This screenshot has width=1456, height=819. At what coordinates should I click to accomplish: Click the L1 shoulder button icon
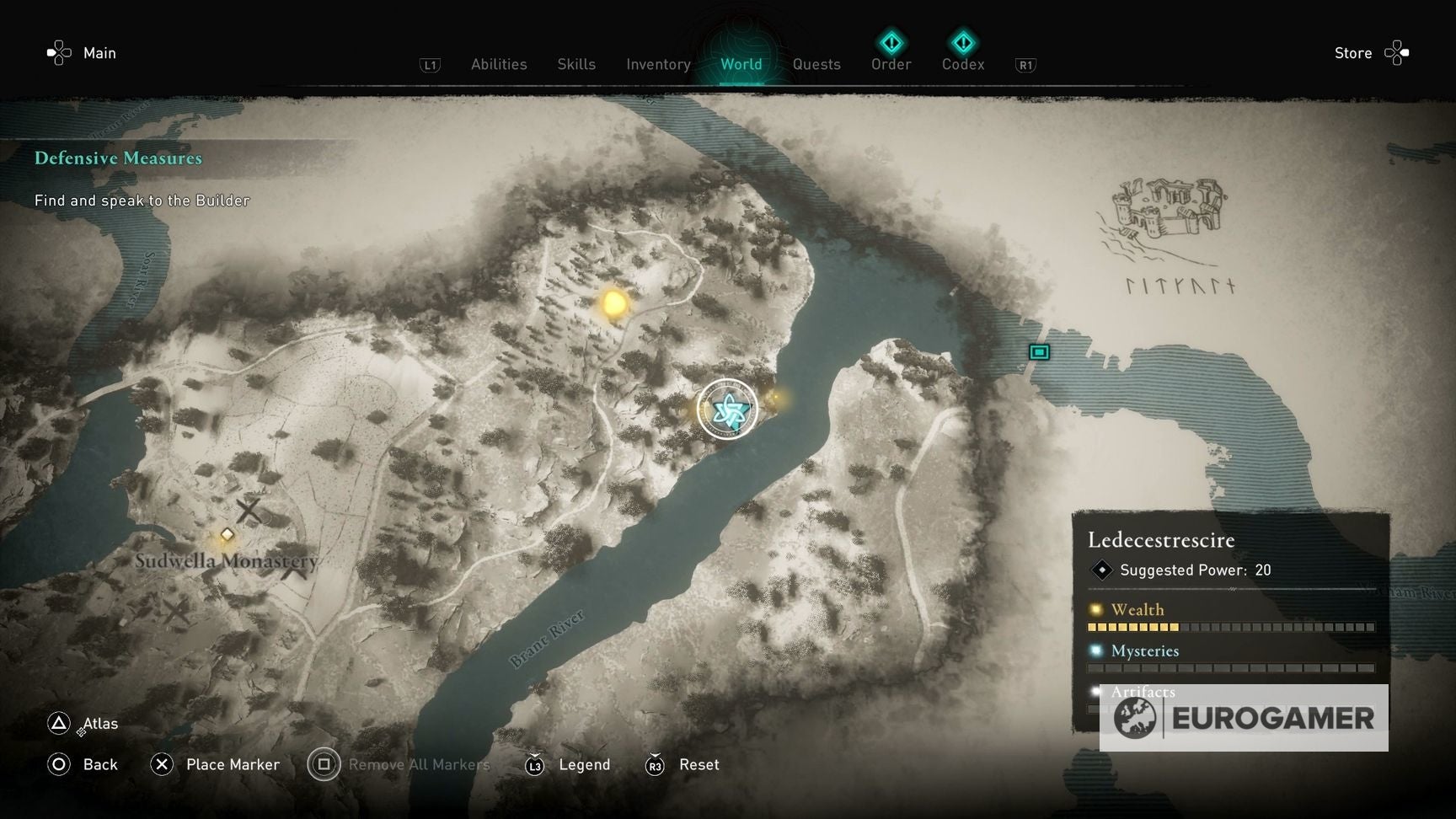point(430,63)
